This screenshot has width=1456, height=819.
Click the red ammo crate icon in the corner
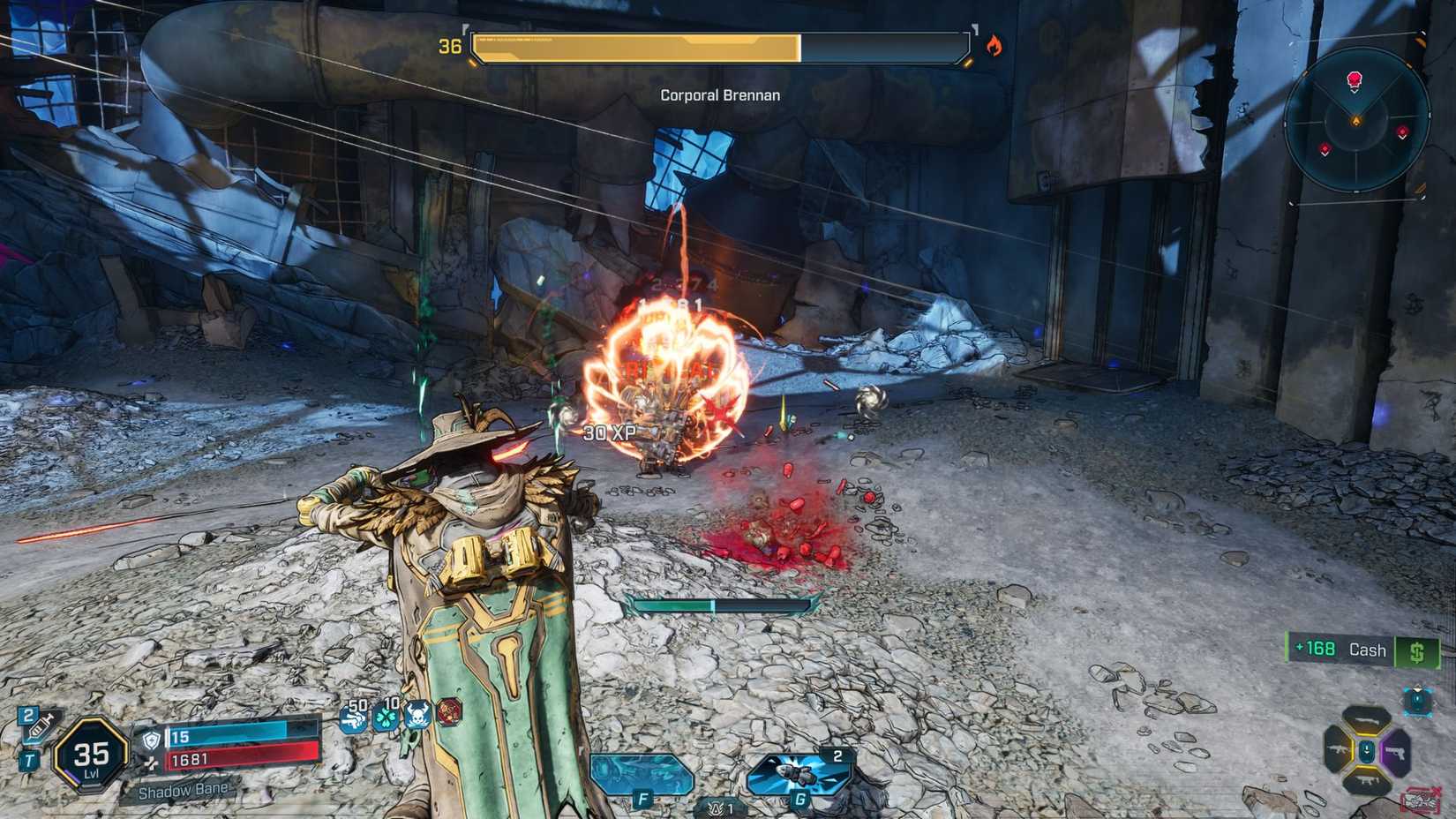[x=1420, y=800]
